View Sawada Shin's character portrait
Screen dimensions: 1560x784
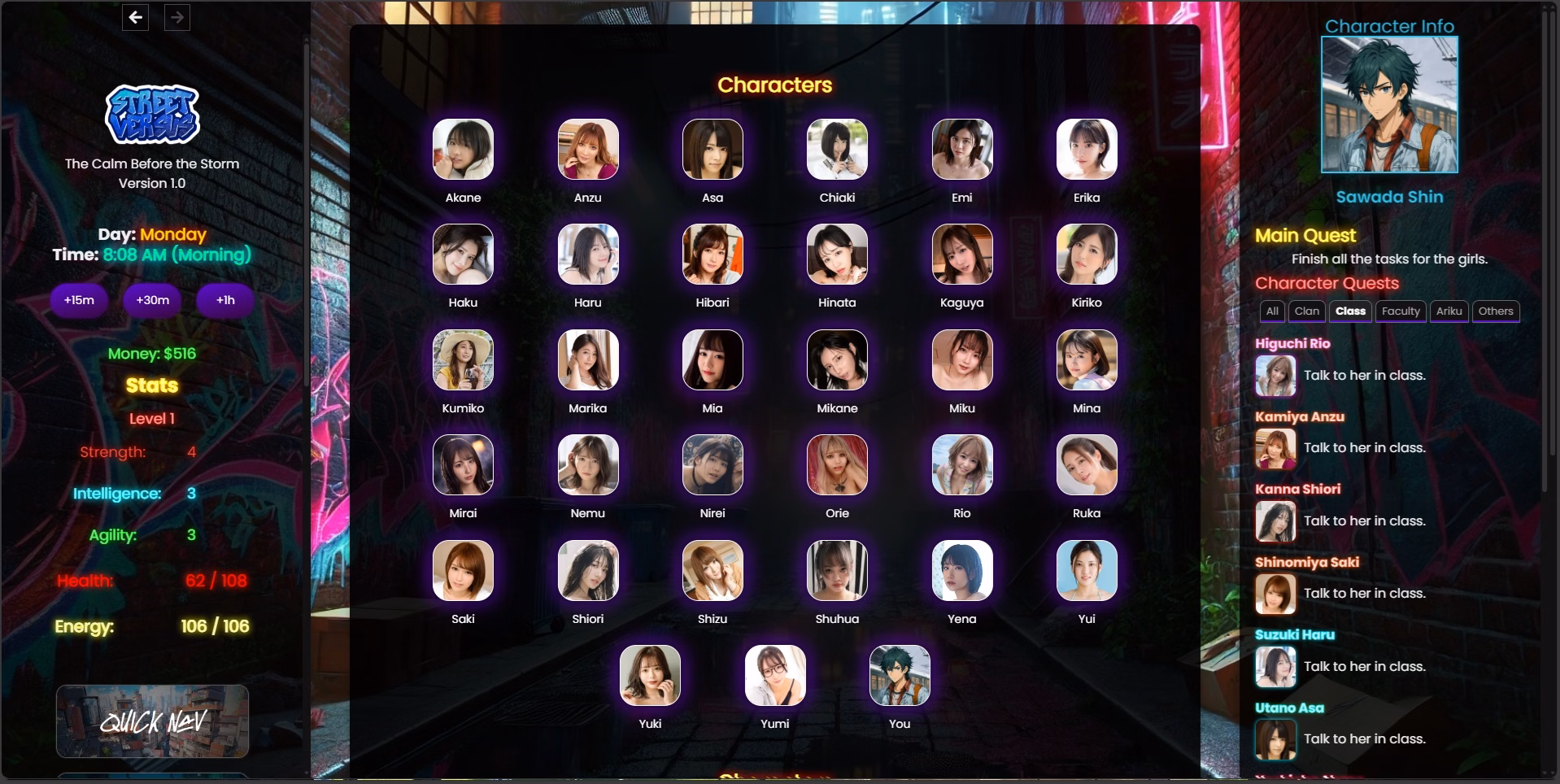click(1388, 105)
